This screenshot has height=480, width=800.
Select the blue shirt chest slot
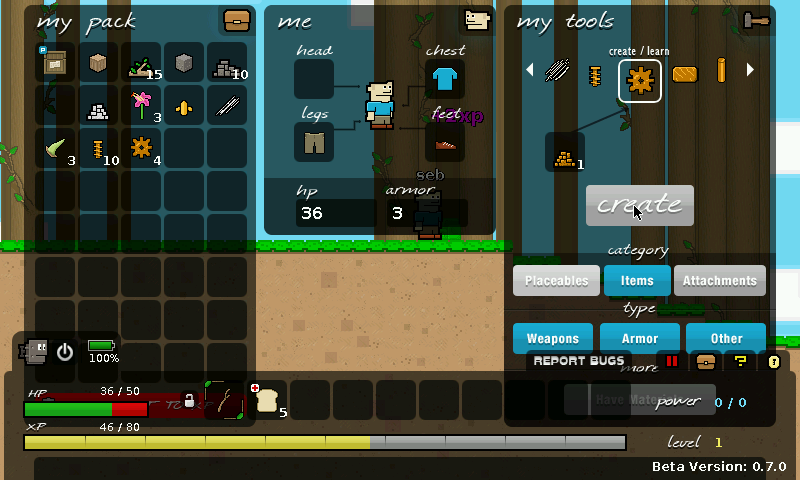coord(445,79)
